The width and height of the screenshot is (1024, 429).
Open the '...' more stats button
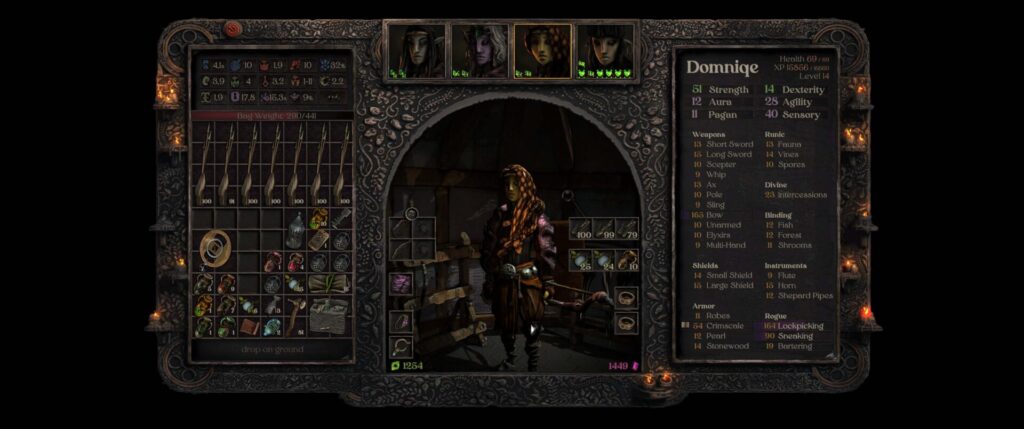click(333, 97)
